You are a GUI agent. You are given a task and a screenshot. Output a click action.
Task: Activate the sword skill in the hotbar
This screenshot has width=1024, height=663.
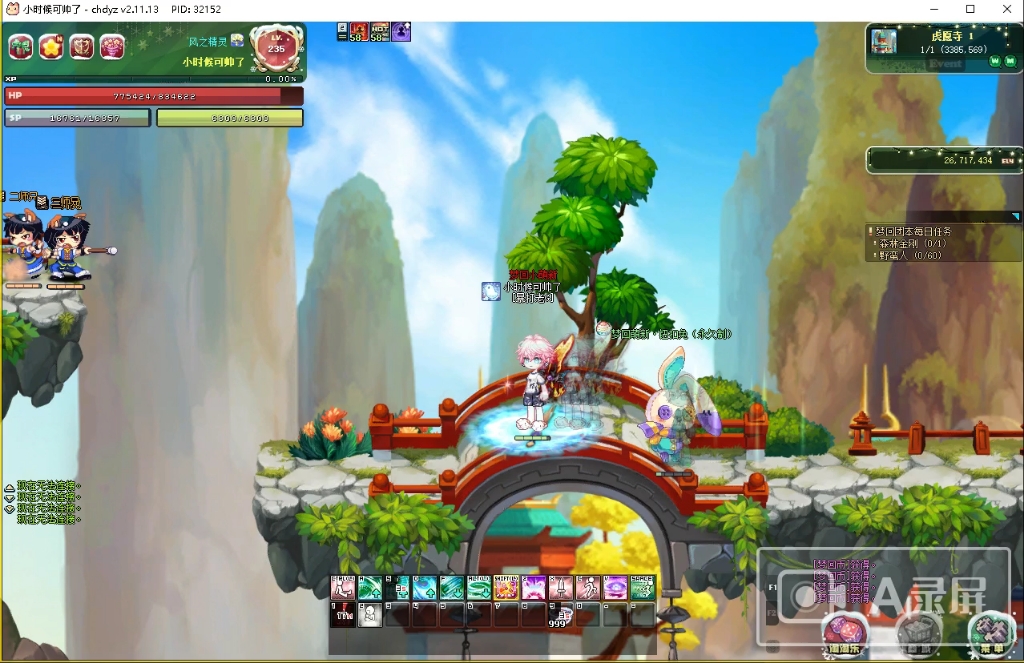pos(560,588)
